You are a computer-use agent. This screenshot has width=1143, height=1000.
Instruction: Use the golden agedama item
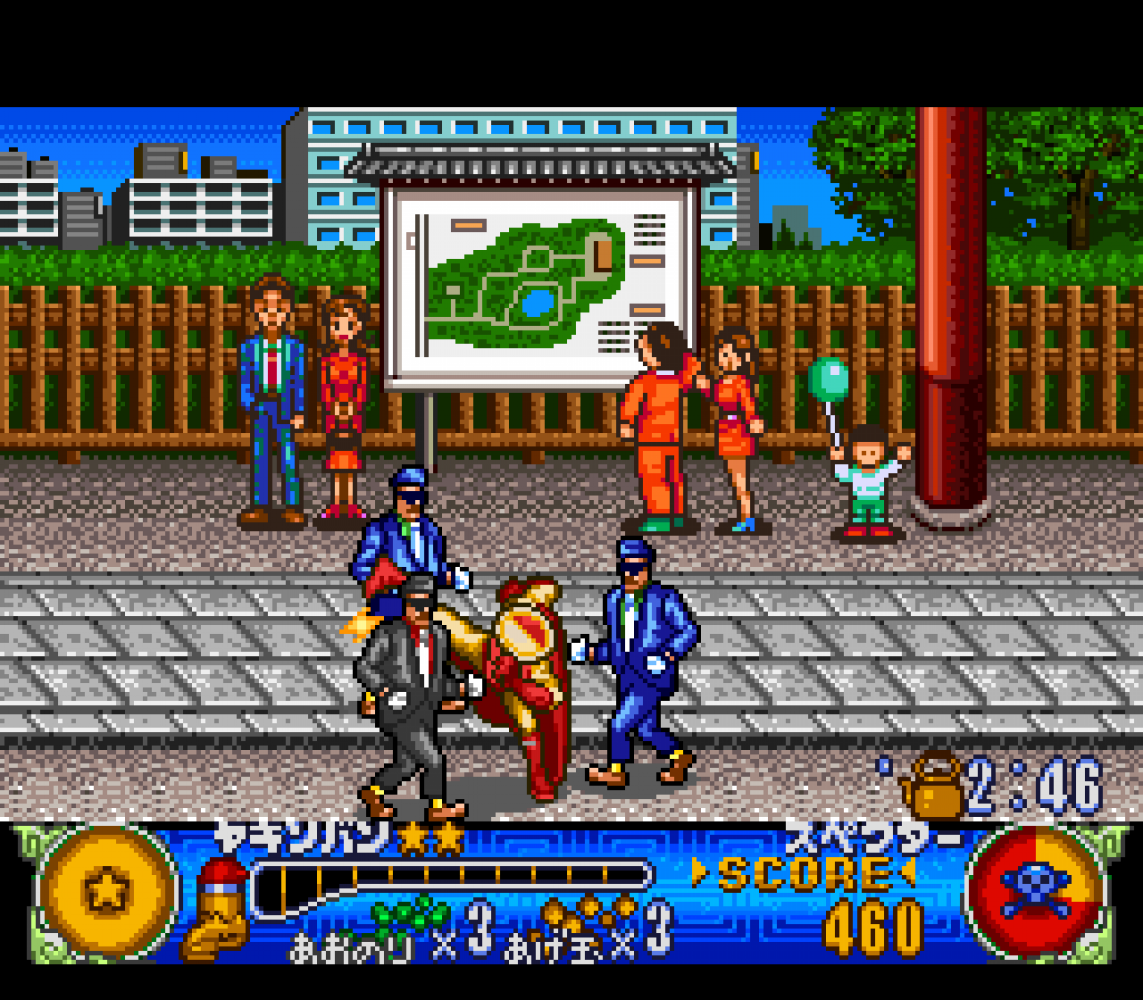590,912
